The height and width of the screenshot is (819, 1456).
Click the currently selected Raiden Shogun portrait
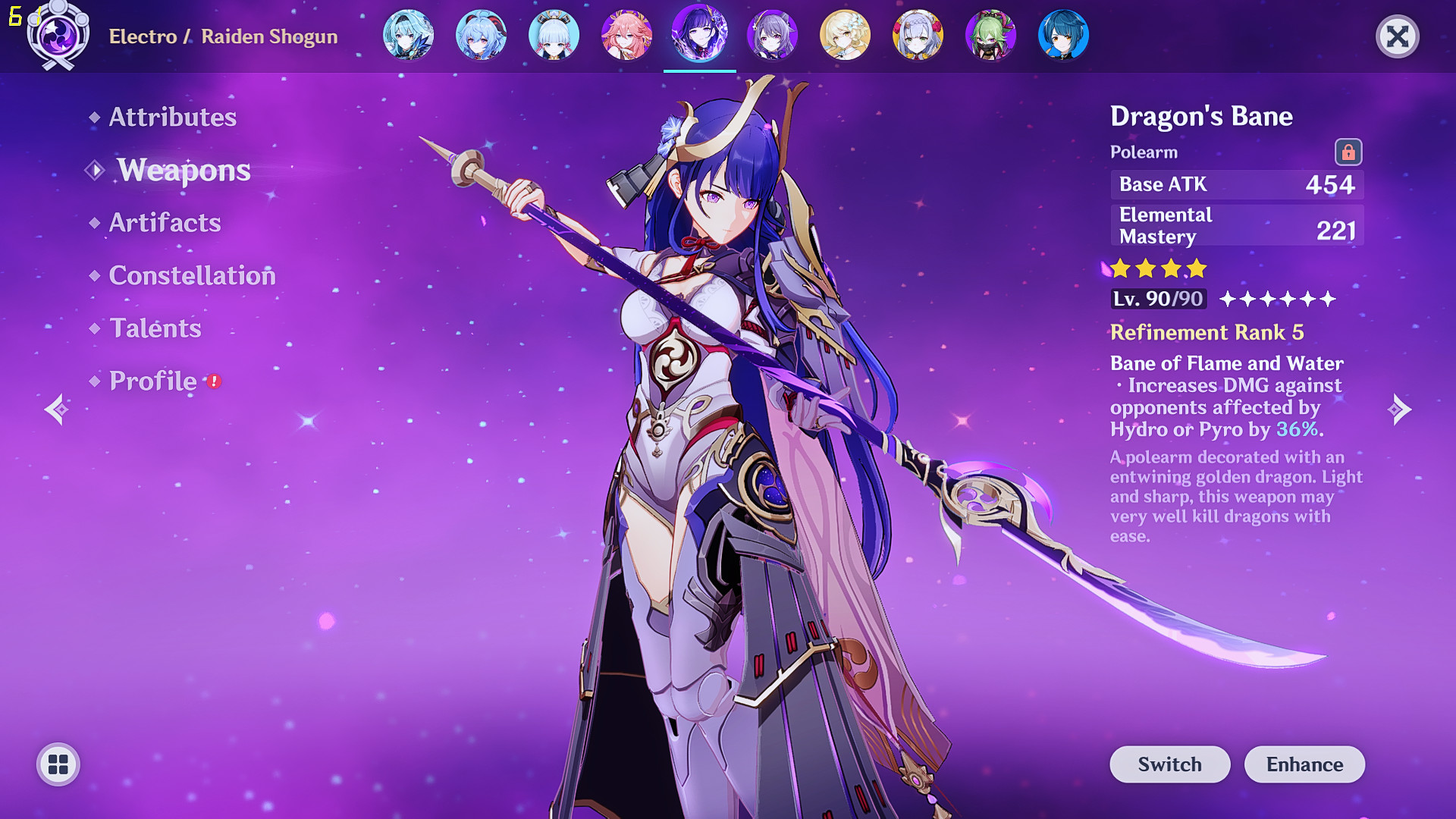pyautogui.click(x=699, y=36)
